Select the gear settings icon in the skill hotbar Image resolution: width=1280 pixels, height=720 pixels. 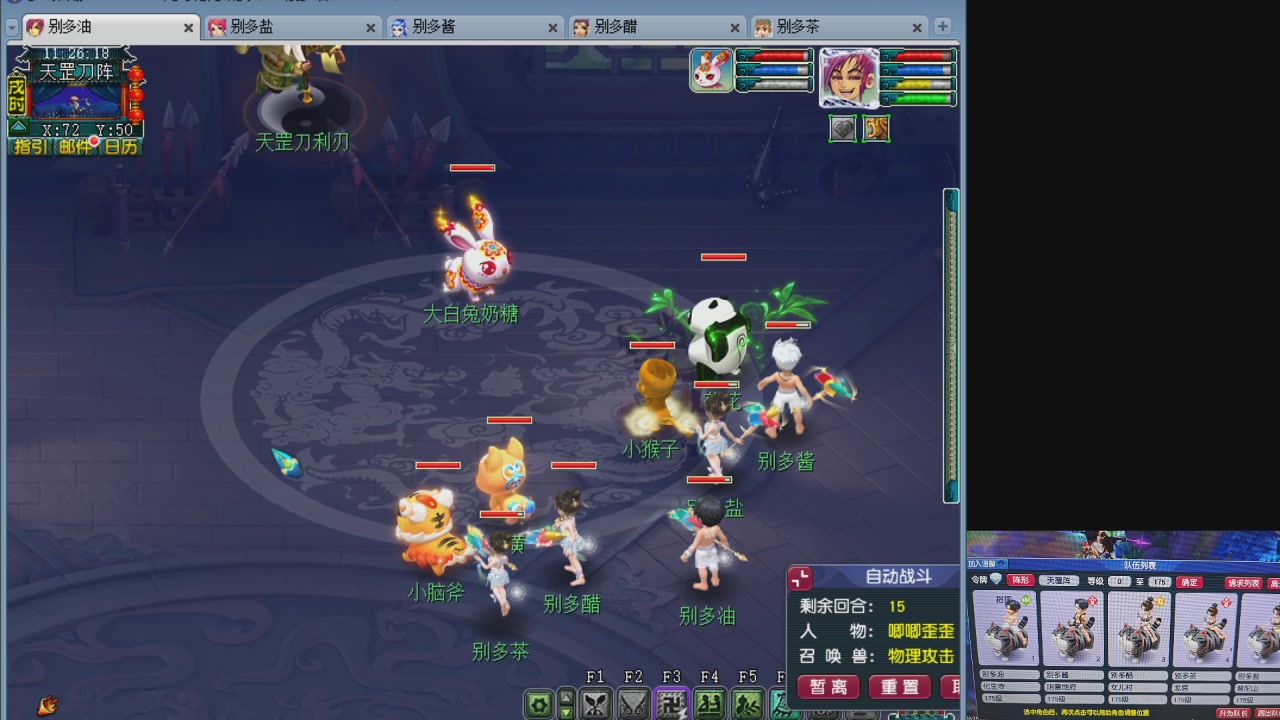(538, 703)
